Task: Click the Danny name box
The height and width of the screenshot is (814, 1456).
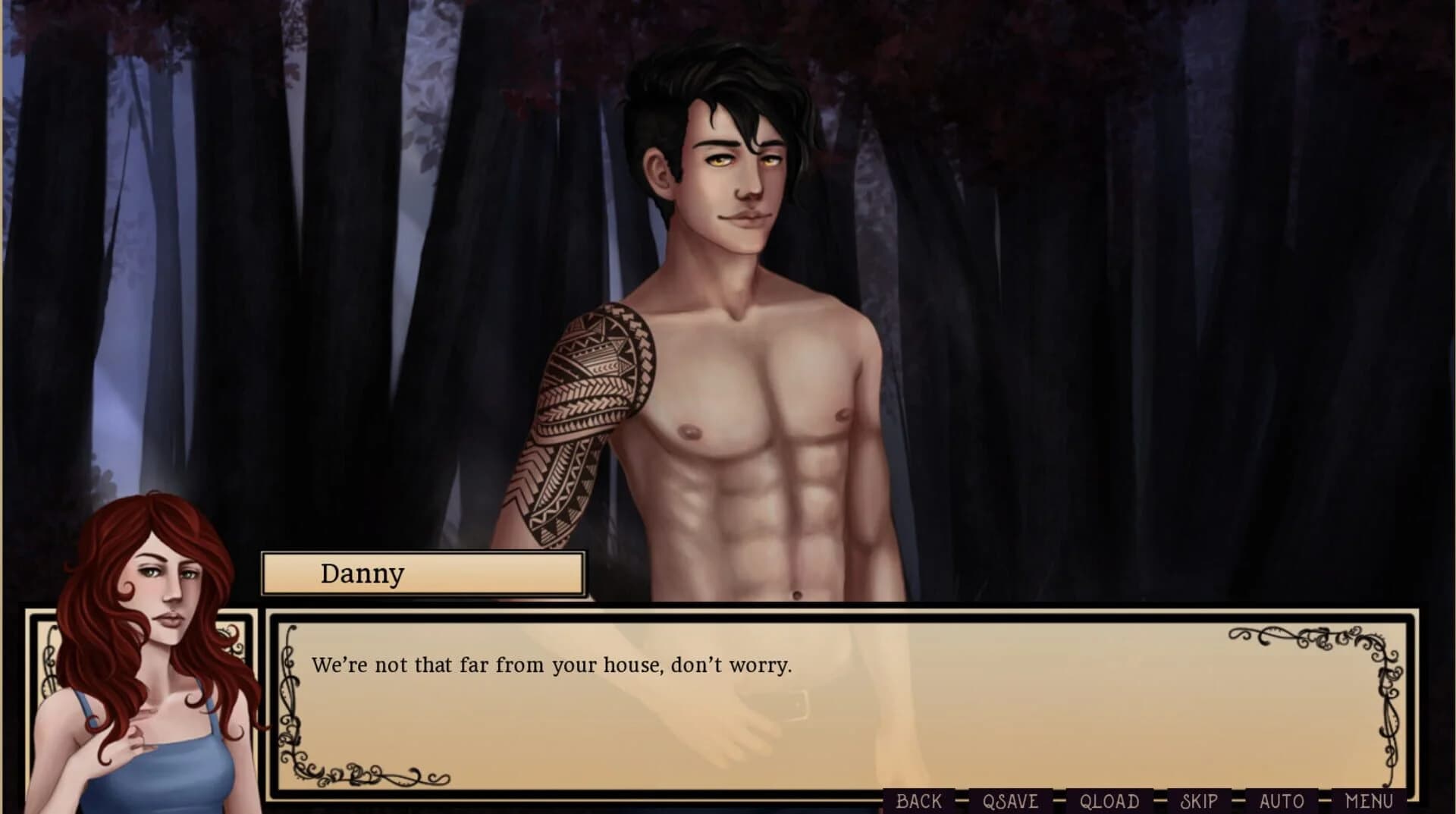Action: coord(422,574)
